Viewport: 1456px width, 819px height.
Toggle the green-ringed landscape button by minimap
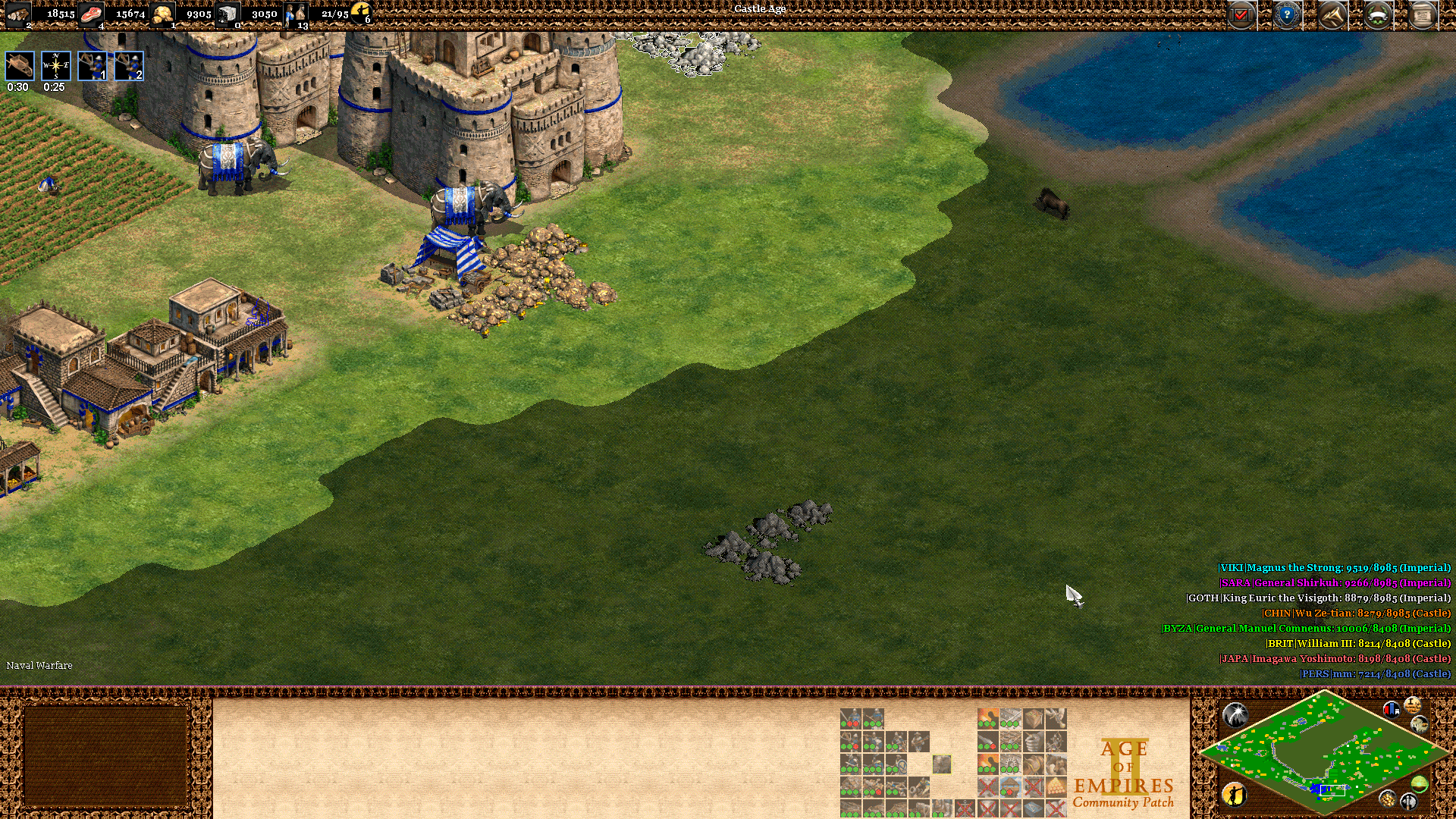pyautogui.click(x=1420, y=783)
